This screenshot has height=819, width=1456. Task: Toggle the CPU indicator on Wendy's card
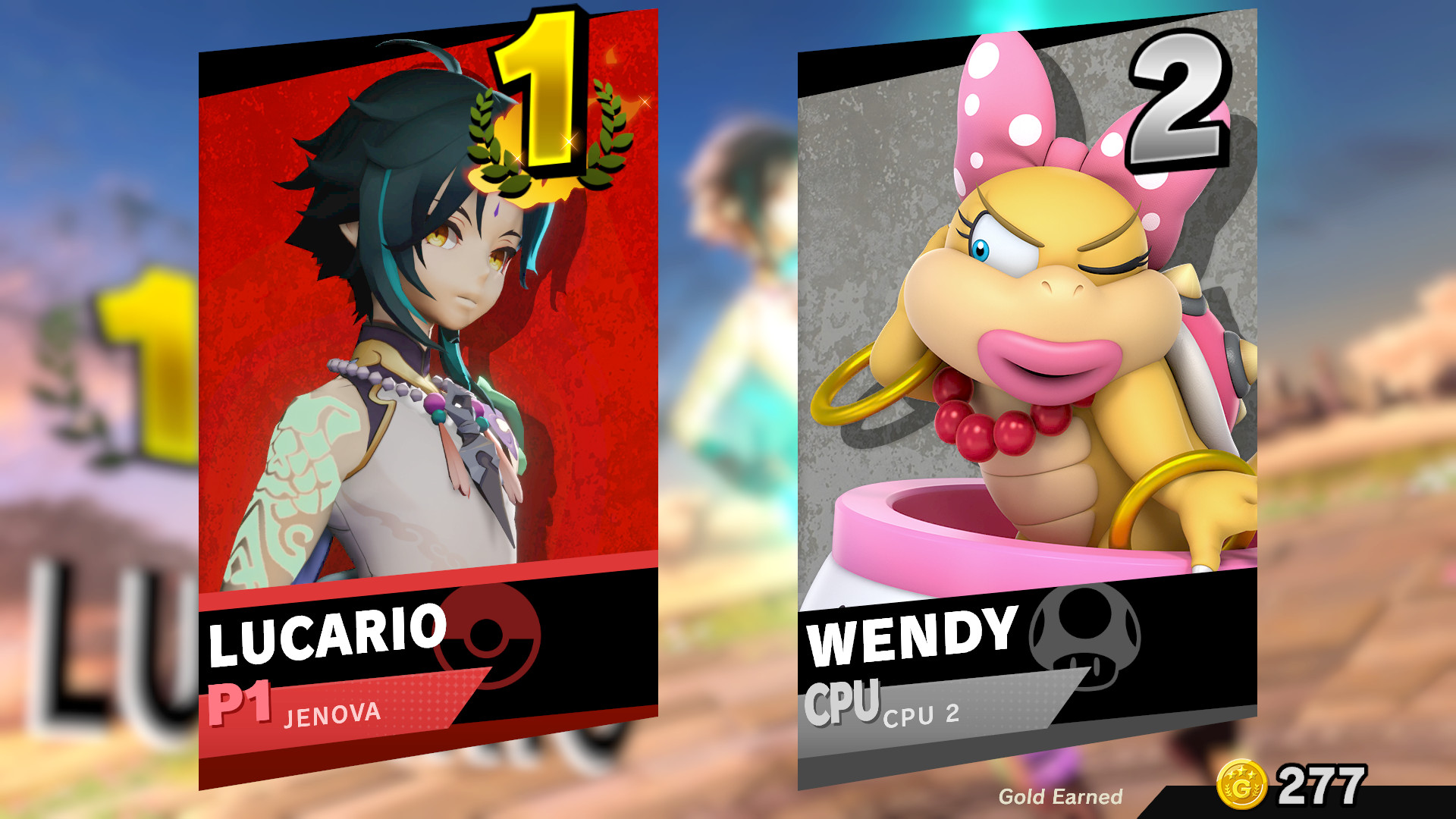(x=841, y=701)
